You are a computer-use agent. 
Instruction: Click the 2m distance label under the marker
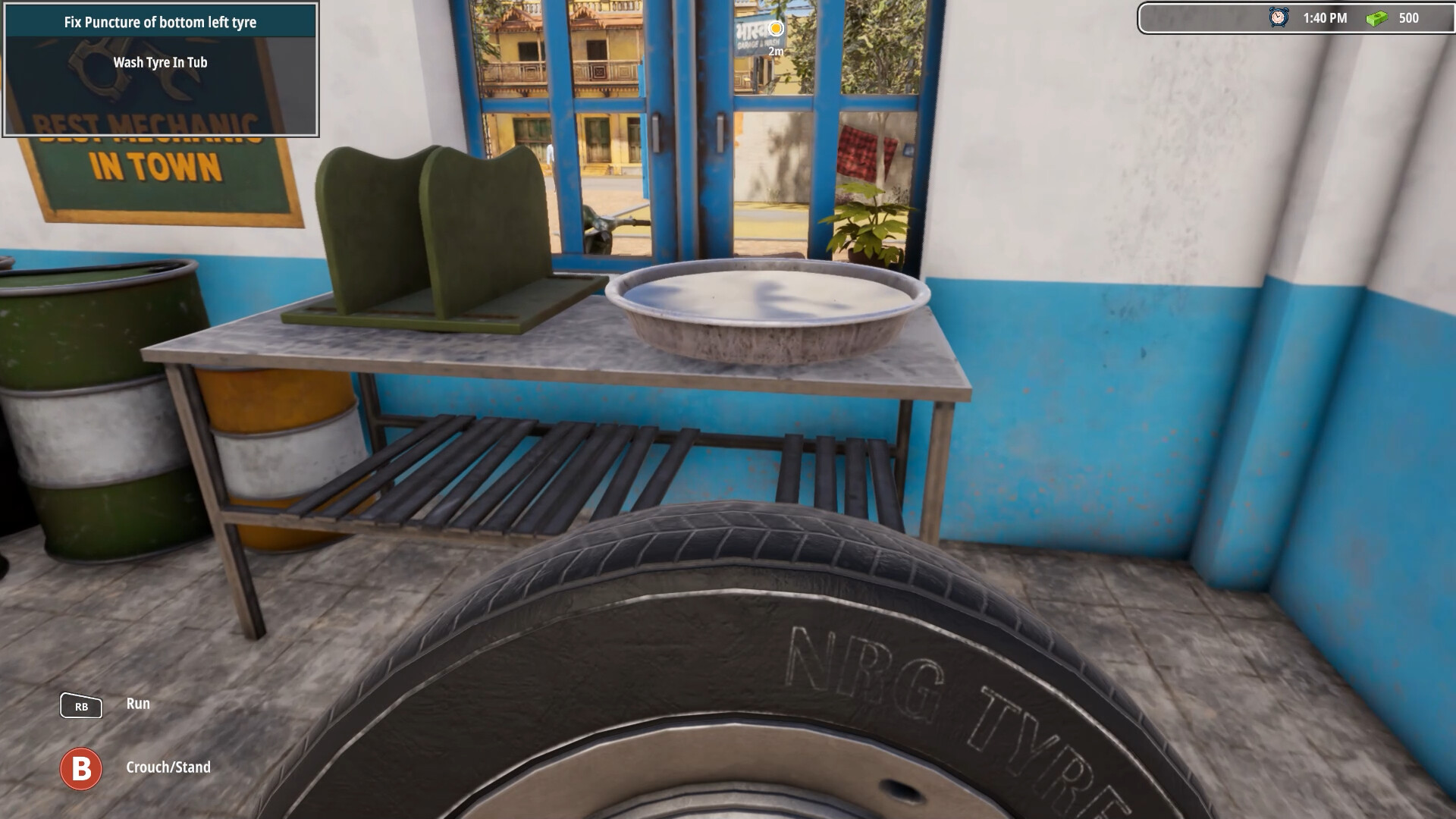775,49
